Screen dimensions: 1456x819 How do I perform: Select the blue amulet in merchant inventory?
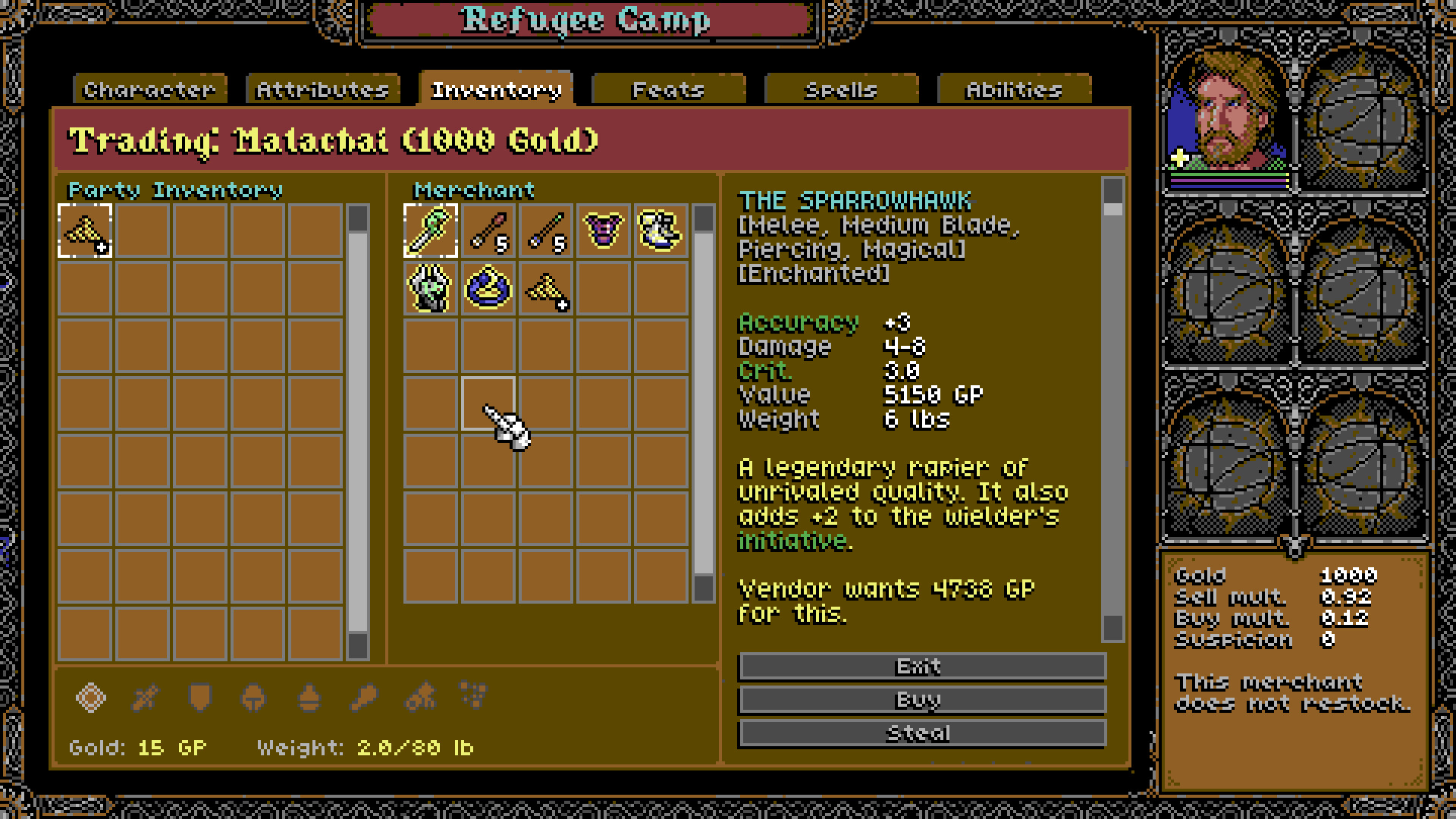point(488,288)
